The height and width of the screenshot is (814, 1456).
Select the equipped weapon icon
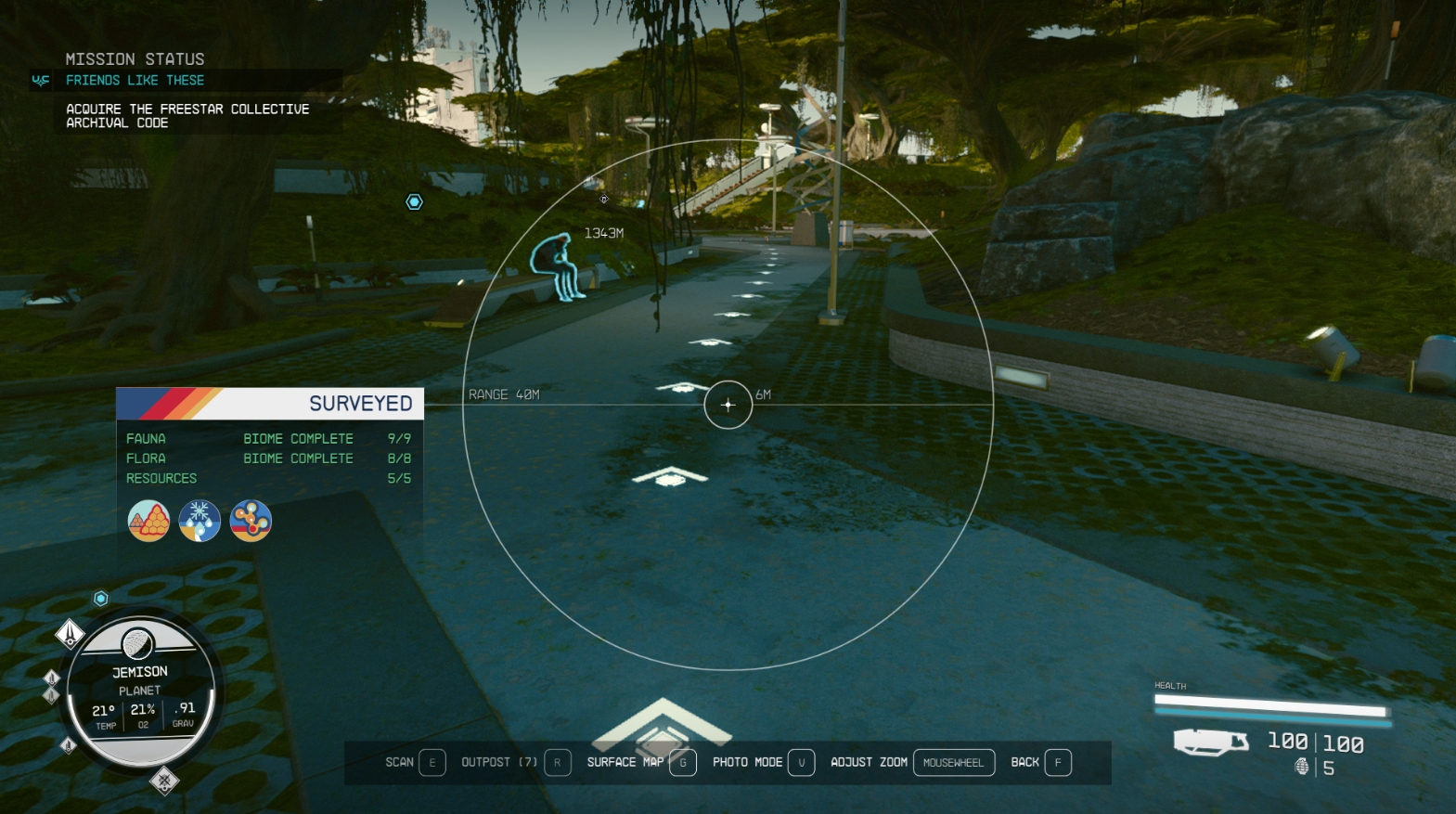[1210, 742]
